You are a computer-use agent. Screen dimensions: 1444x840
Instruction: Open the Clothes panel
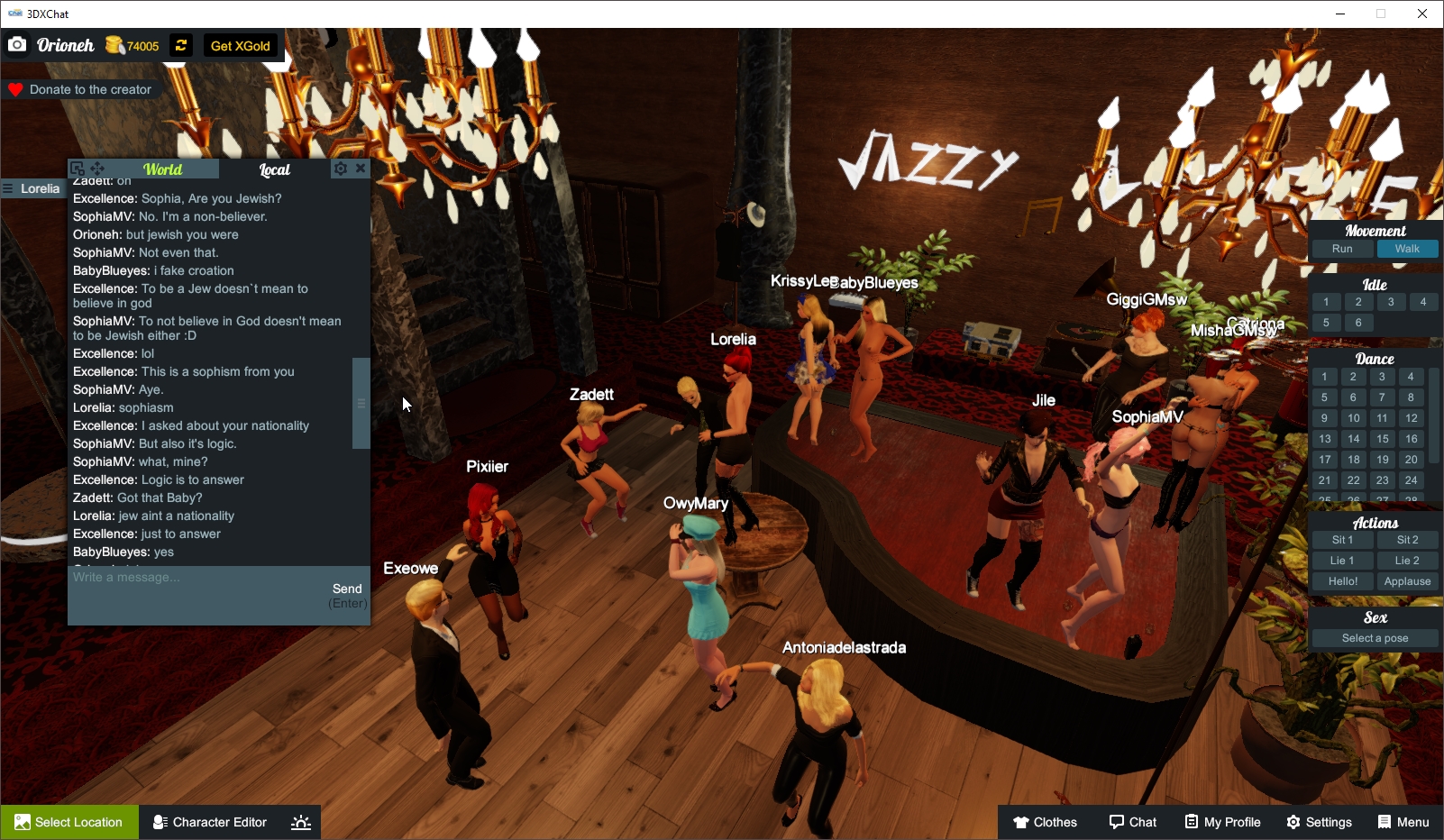[x=1046, y=822]
